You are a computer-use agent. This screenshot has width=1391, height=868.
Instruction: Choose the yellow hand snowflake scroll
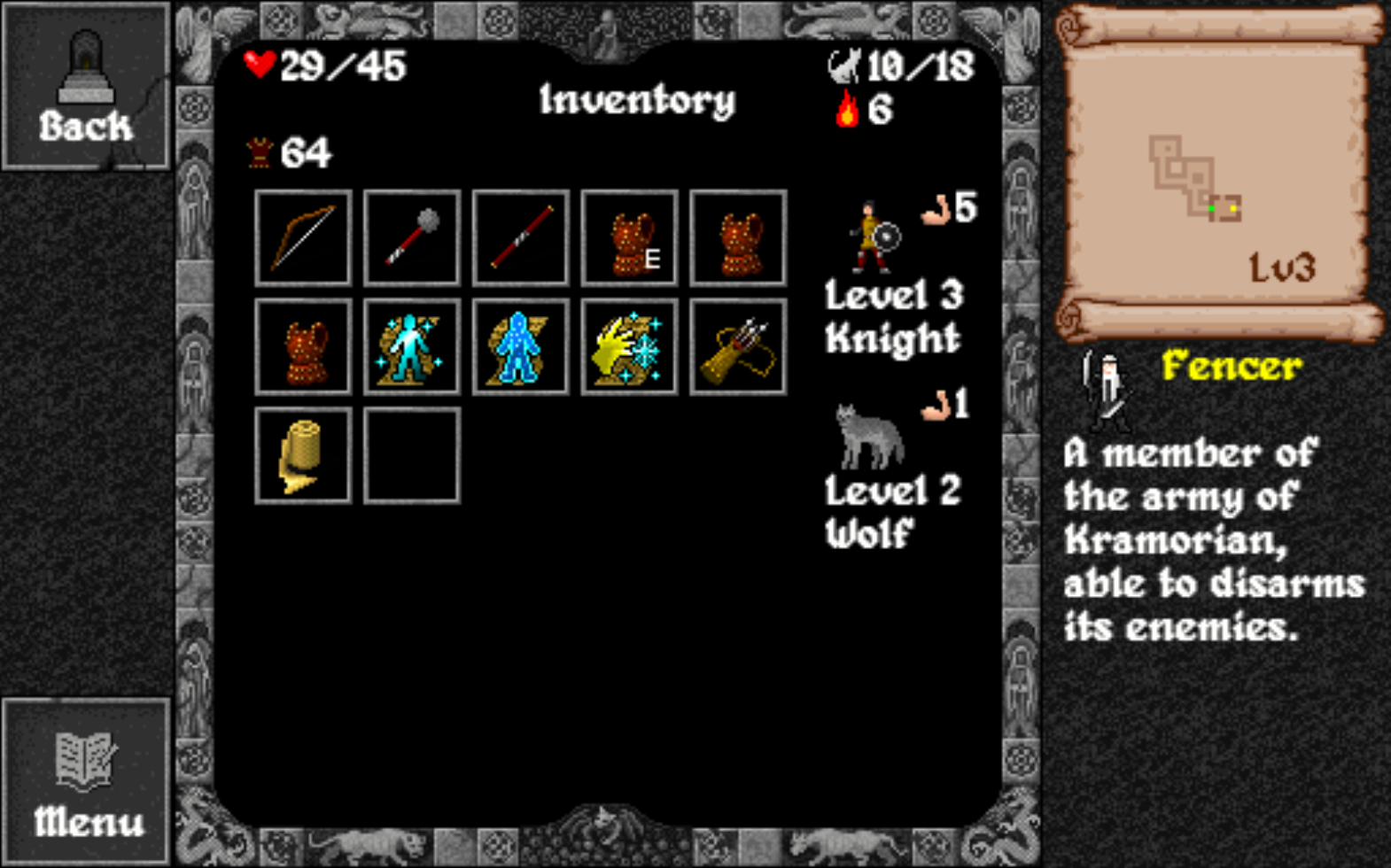630,346
